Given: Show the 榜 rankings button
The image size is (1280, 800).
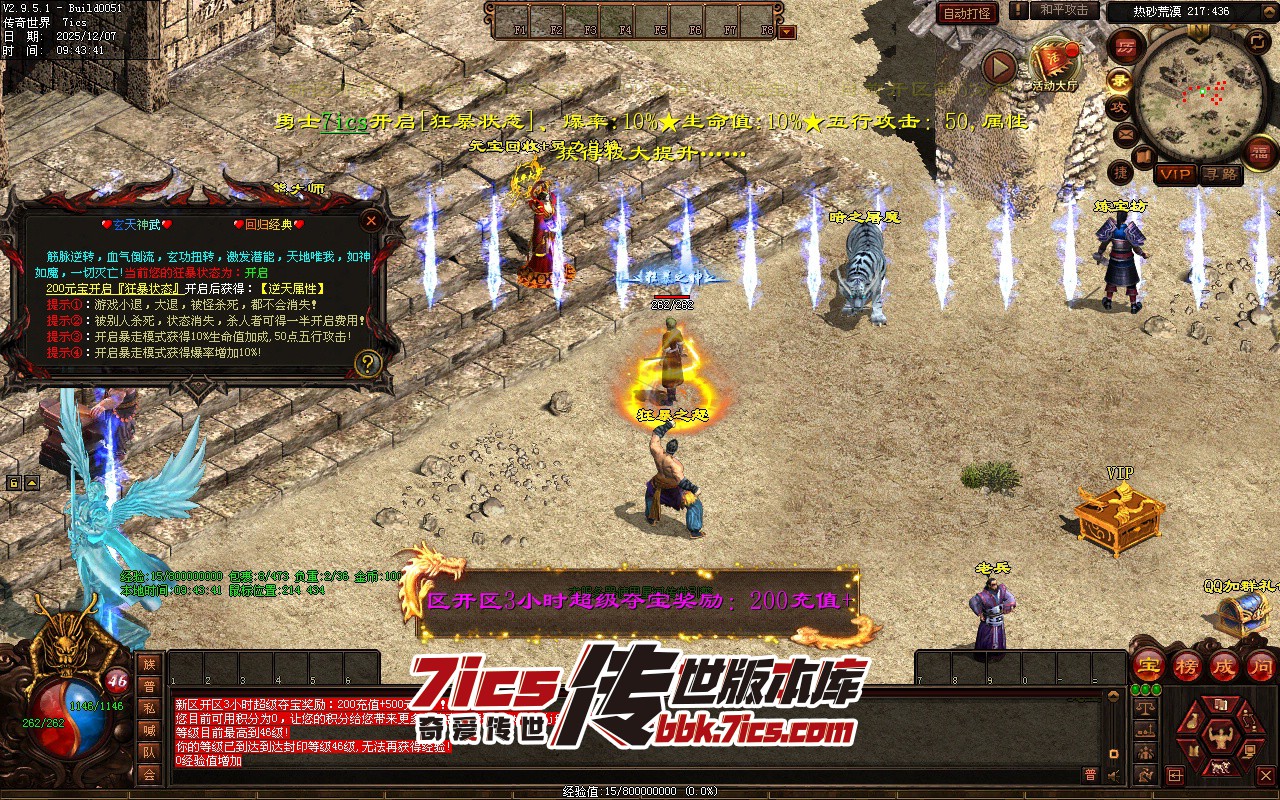Looking at the screenshot, I should [x=1187, y=665].
